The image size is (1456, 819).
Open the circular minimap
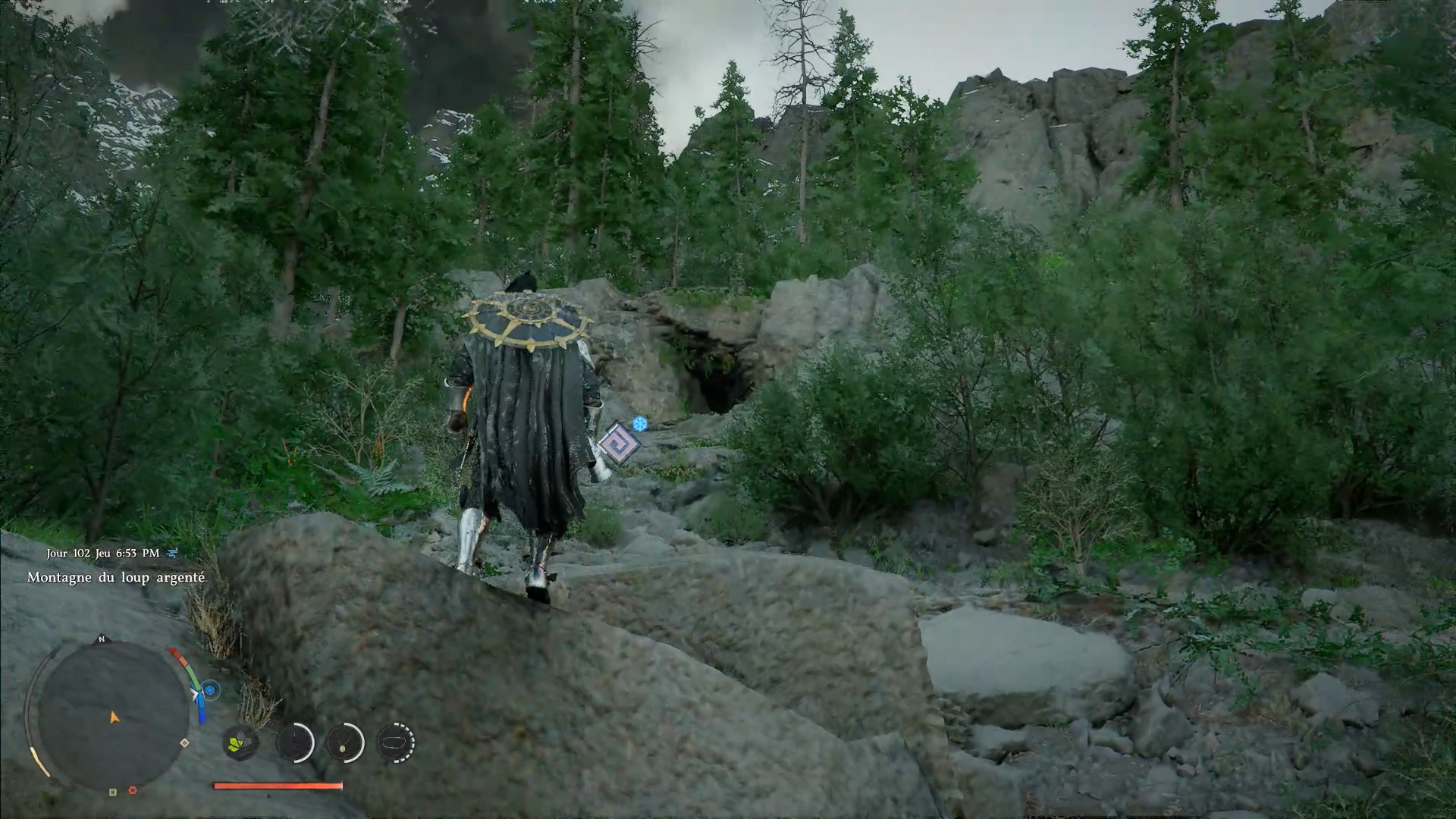(x=113, y=717)
